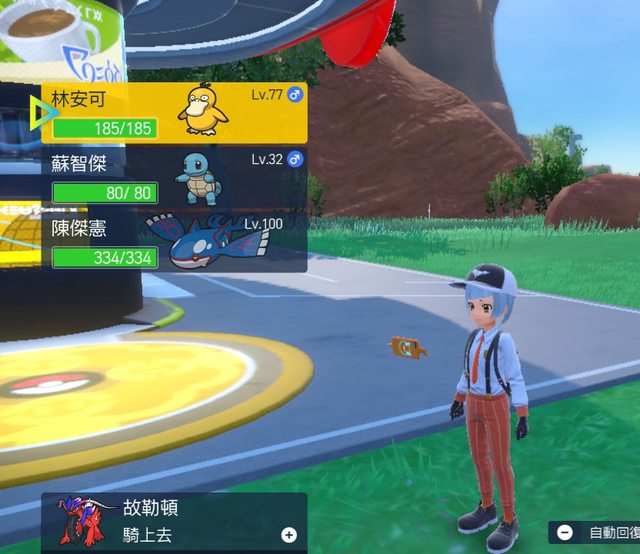Open the 故勒頓 ride panel
640x554 pixels.
coord(175,521)
